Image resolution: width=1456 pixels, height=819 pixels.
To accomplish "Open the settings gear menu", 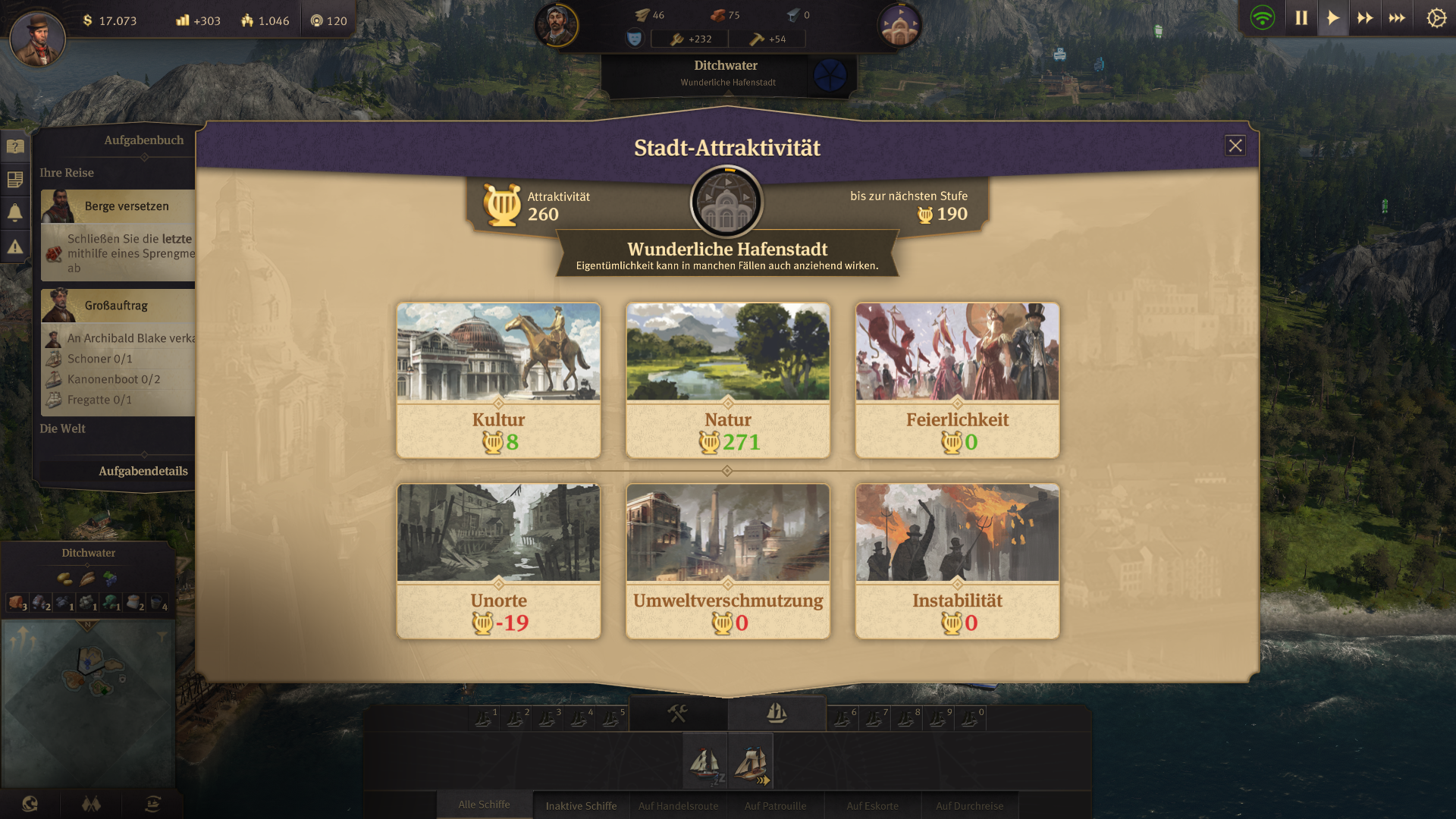I will pos(1436,18).
